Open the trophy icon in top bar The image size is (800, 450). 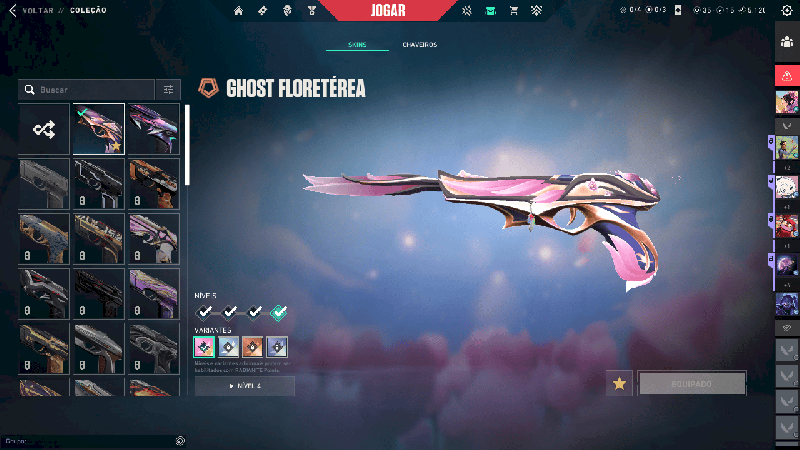tap(311, 11)
